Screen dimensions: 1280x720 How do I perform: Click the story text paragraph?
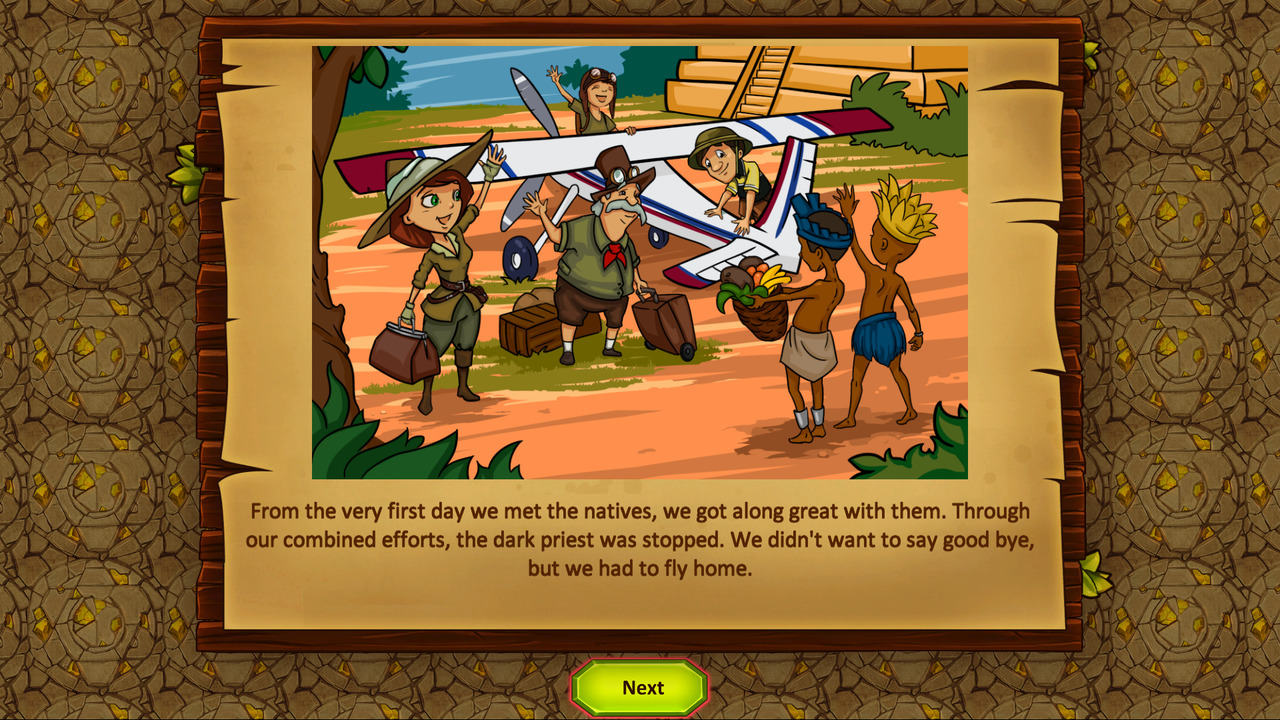[640, 540]
